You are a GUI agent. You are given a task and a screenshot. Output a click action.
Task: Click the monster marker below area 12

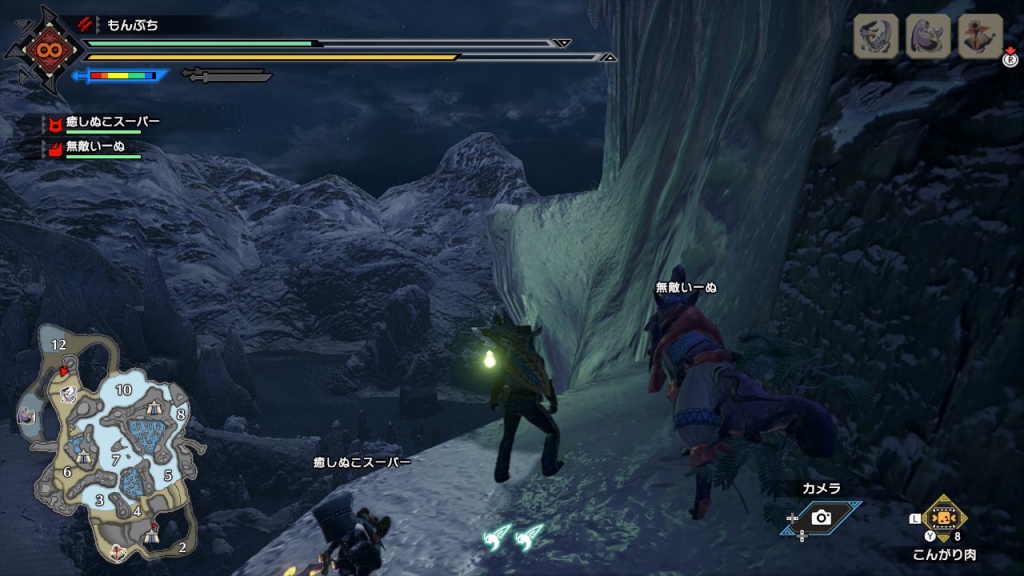(68, 394)
